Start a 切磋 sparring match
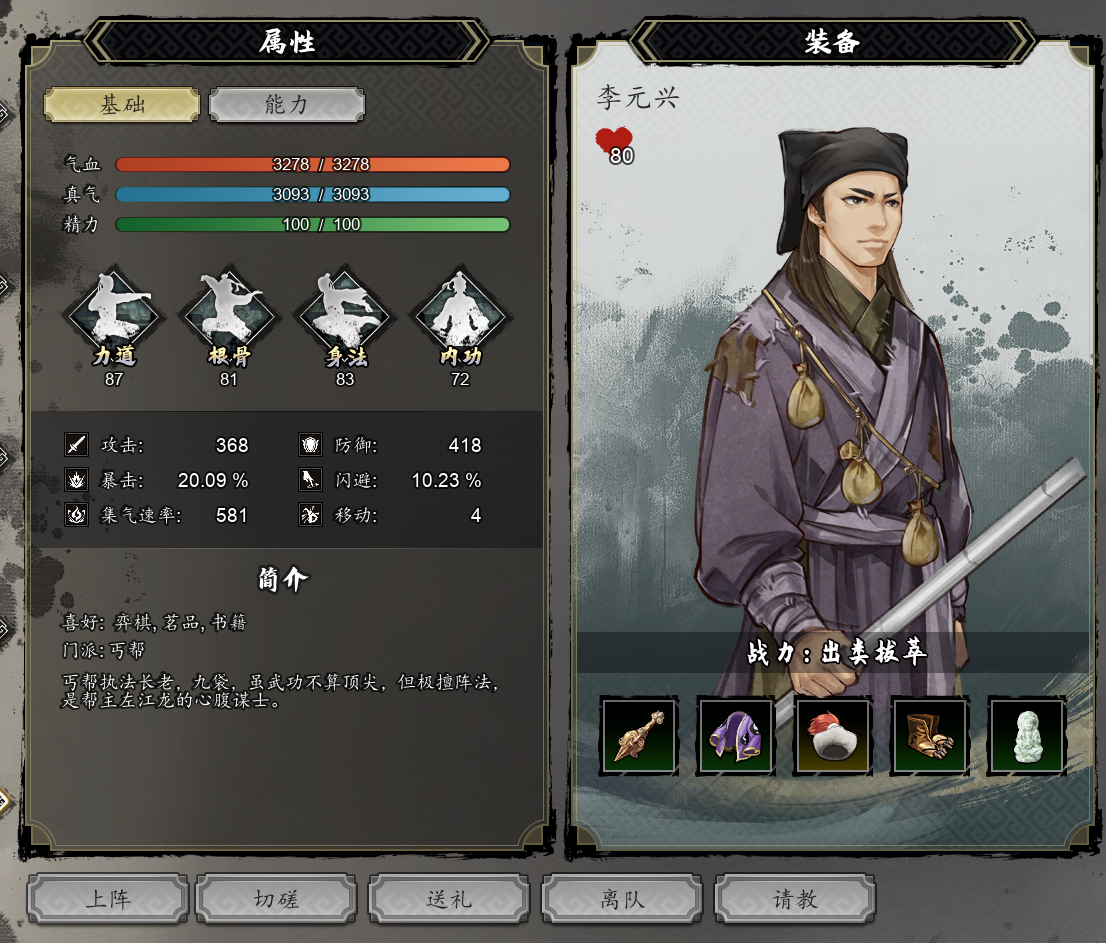1106x943 pixels. pos(276,899)
